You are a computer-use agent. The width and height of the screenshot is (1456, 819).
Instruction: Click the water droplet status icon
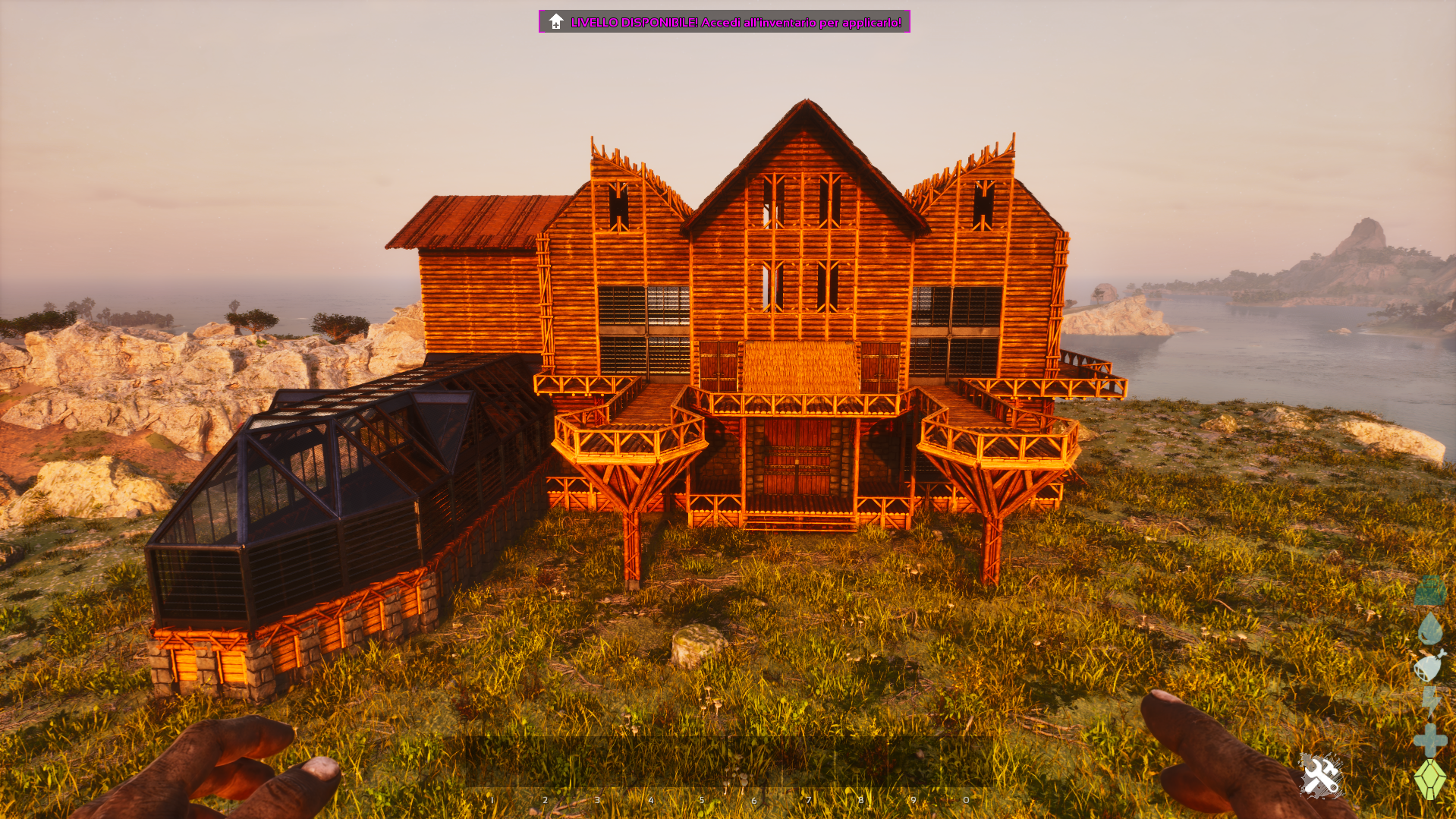pyautogui.click(x=1430, y=628)
